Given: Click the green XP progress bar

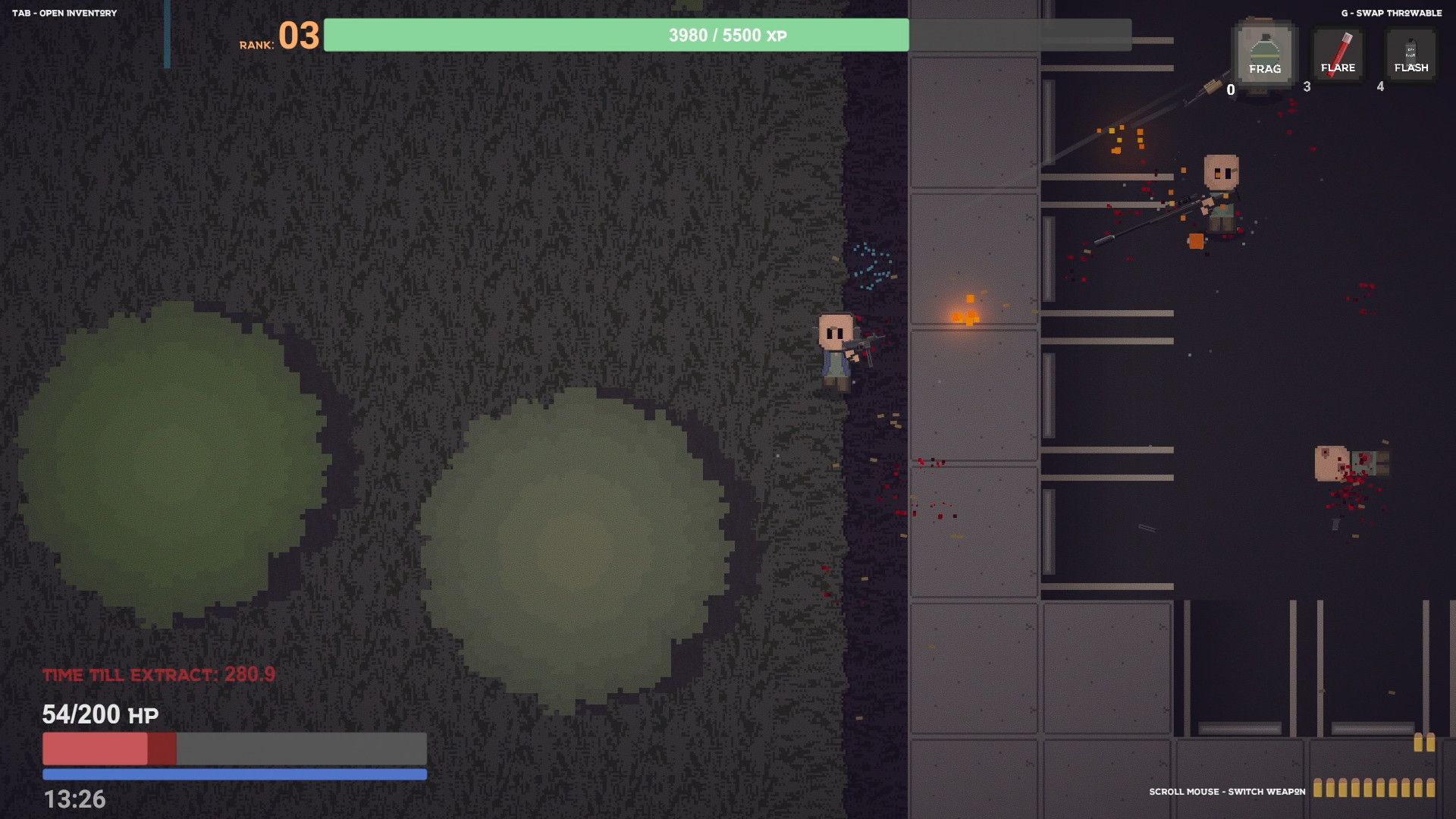Looking at the screenshot, I should coord(614,35).
